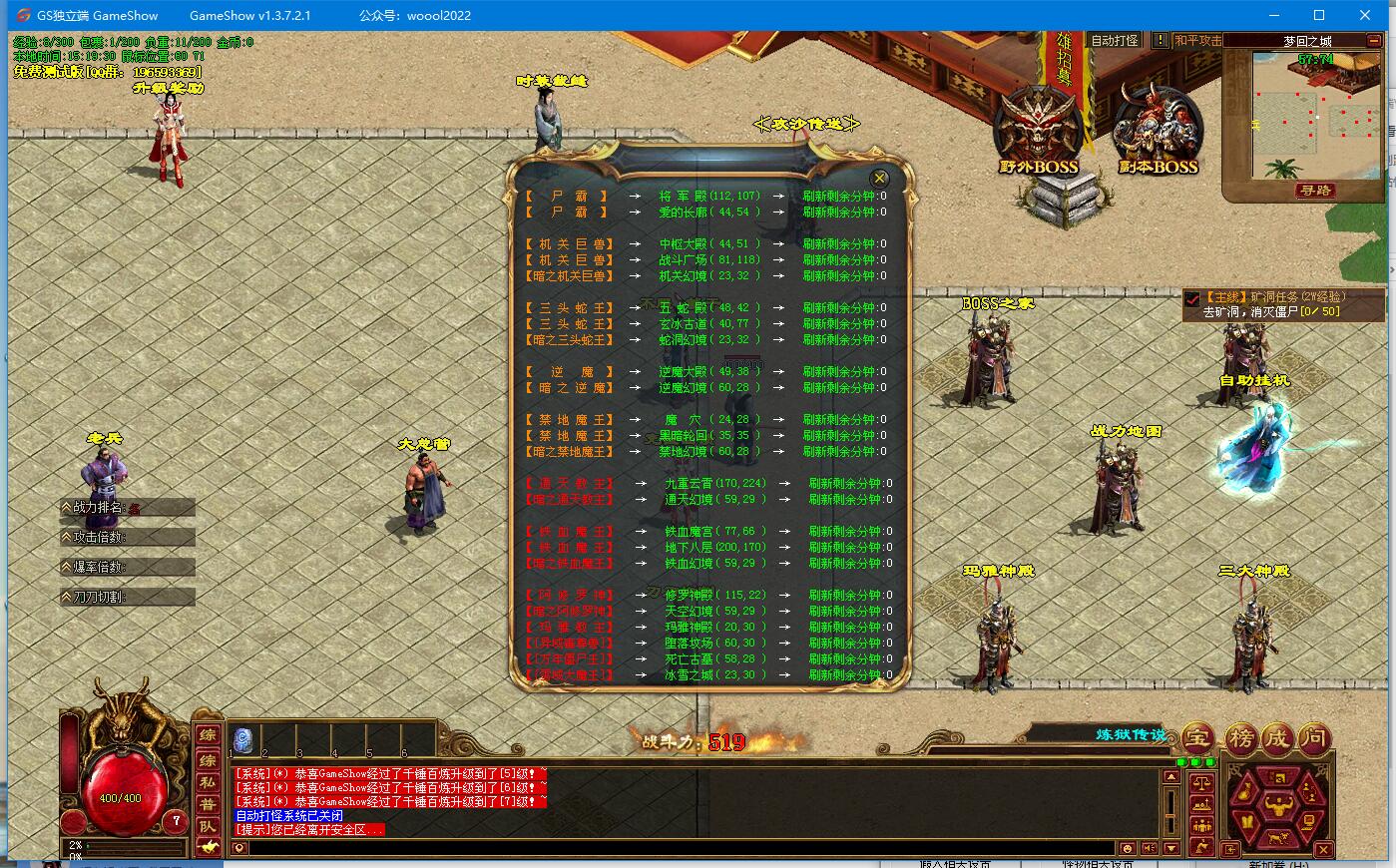Viewport: 1396px width, 868px height.
Task: Open the 问 help round button
Action: tap(1315, 739)
